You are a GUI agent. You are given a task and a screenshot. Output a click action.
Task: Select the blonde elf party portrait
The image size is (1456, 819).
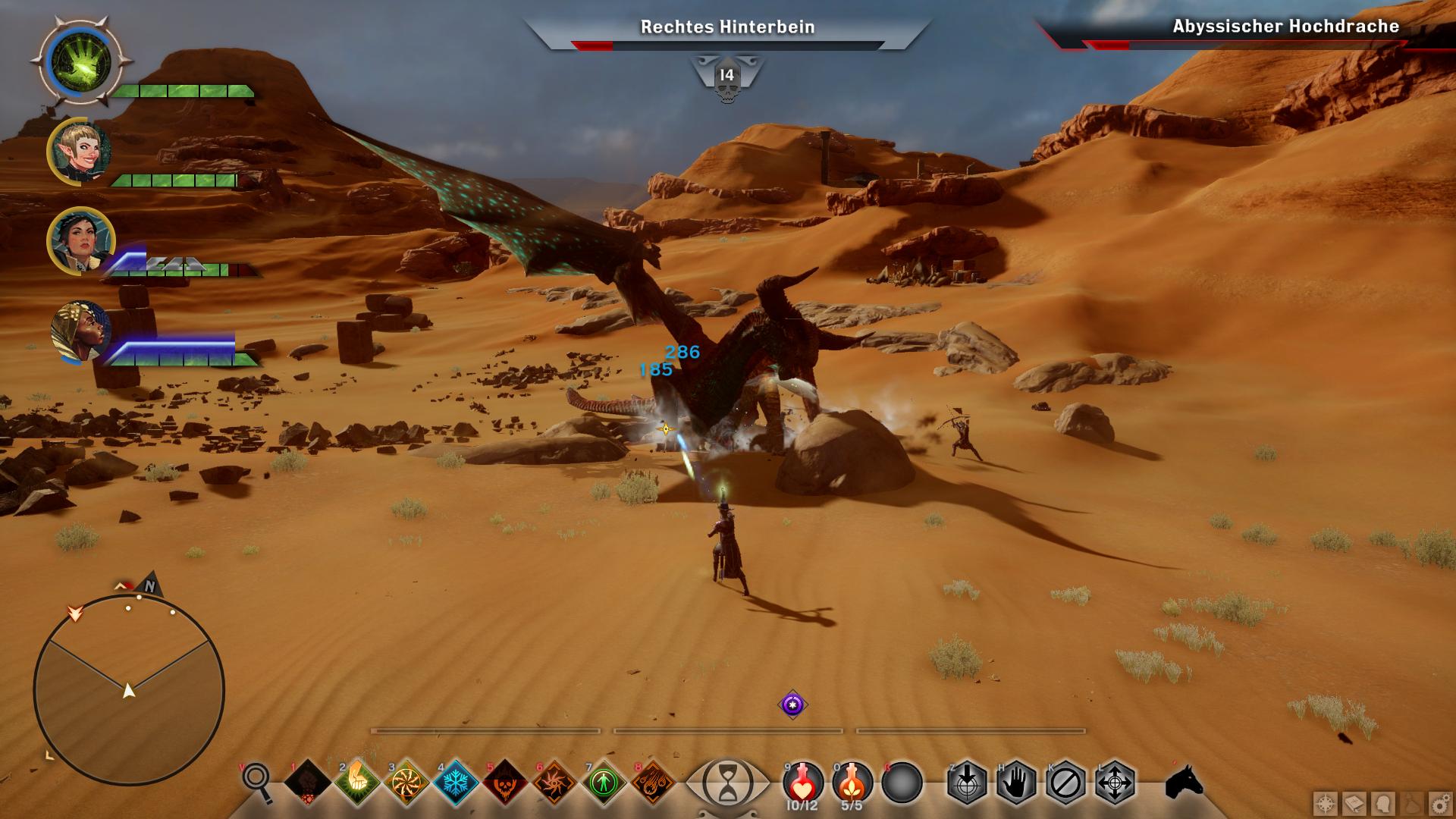point(79,152)
